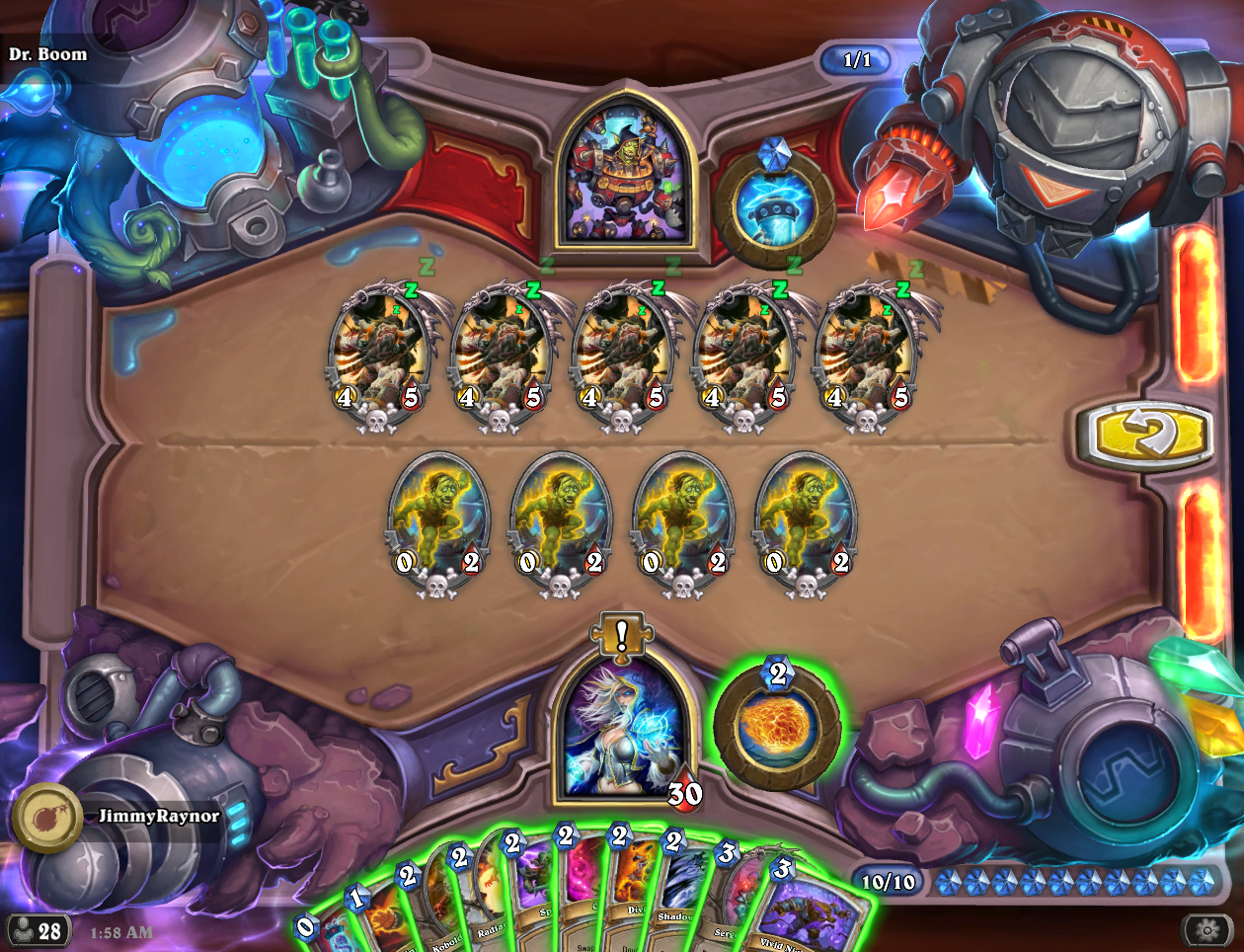
Task: Open the settings gear menu
Action: point(1205,929)
